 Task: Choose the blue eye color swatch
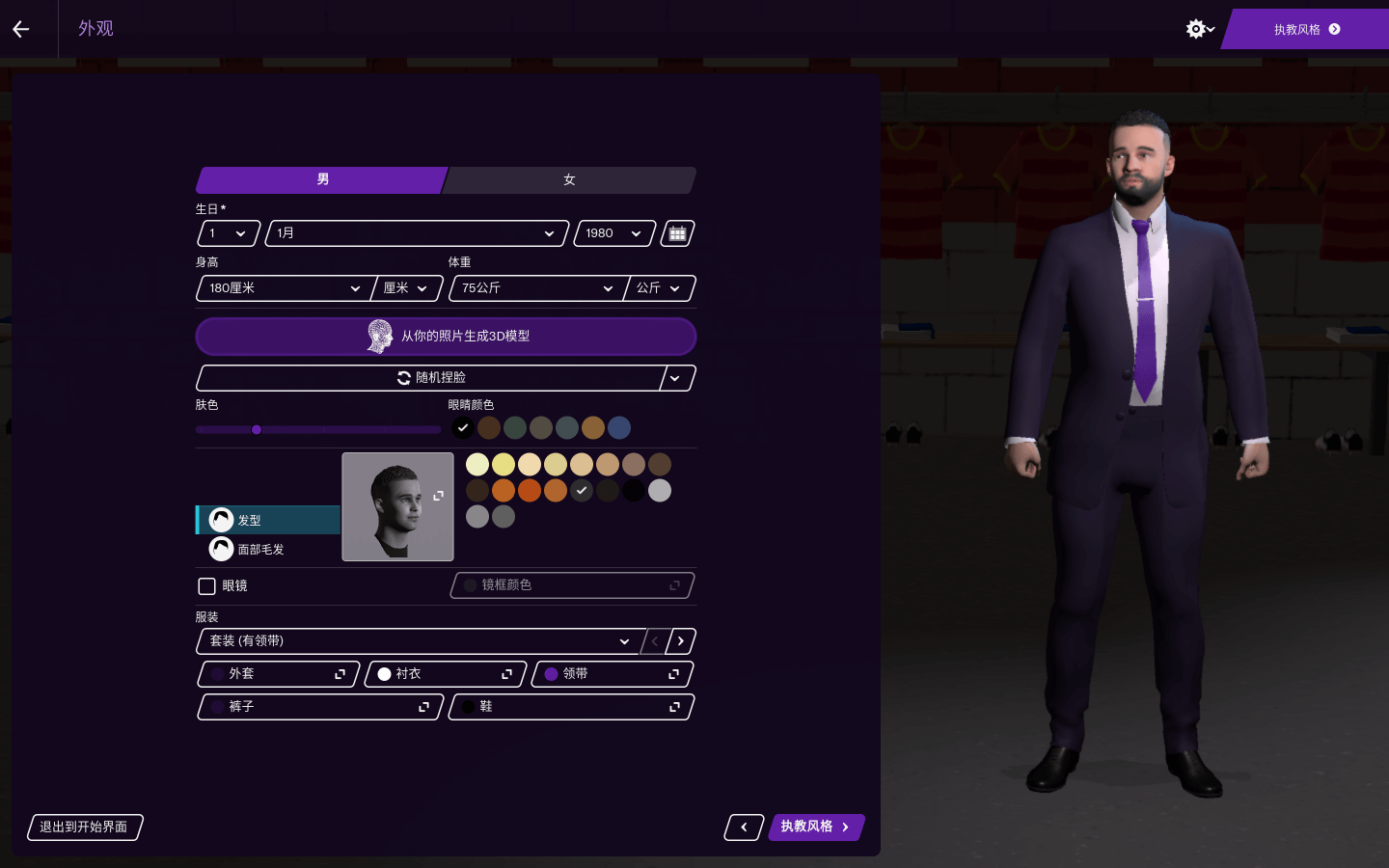[619, 427]
